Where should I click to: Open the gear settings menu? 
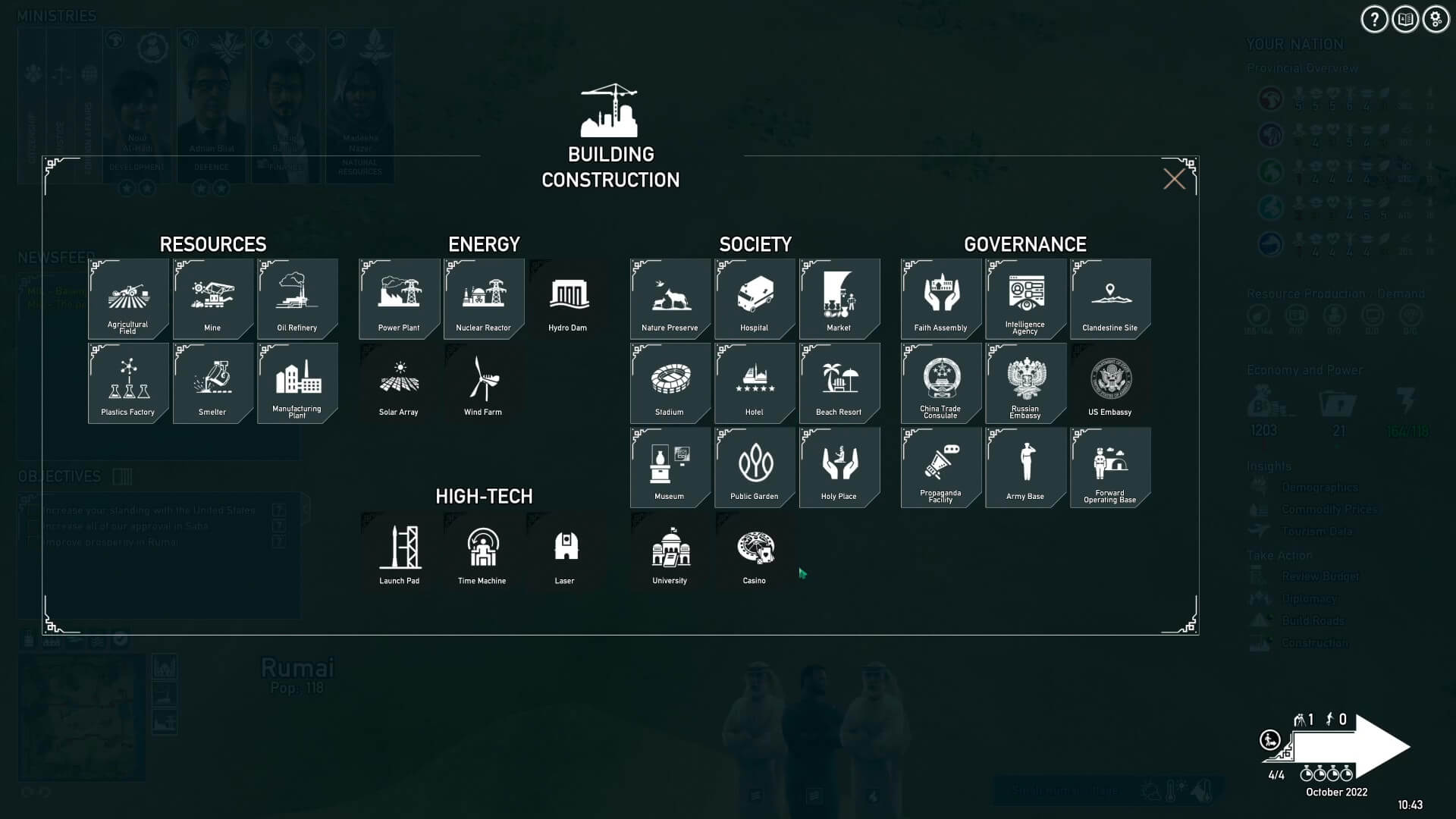pyautogui.click(x=1436, y=20)
